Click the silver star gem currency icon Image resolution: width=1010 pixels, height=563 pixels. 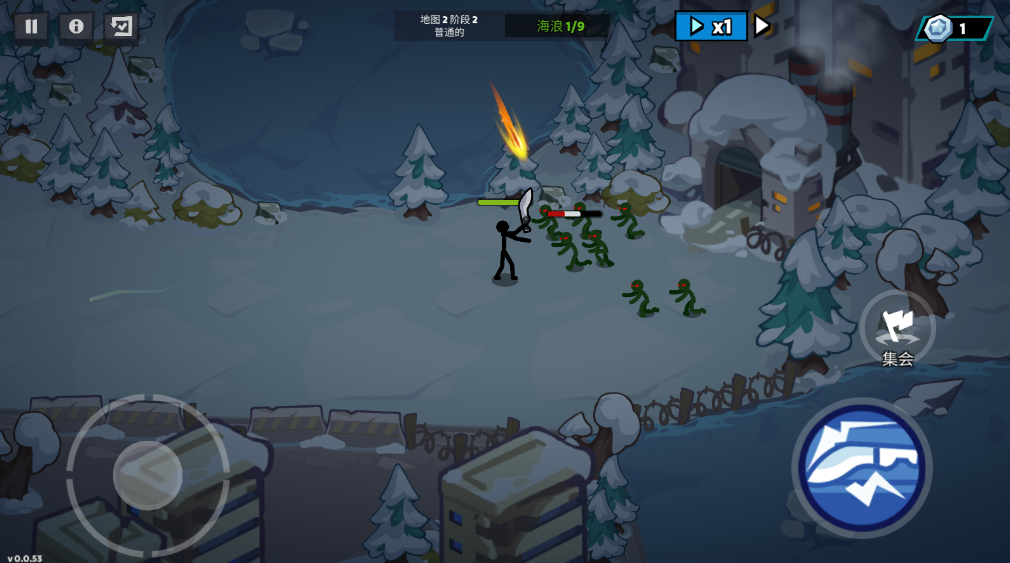point(936,28)
